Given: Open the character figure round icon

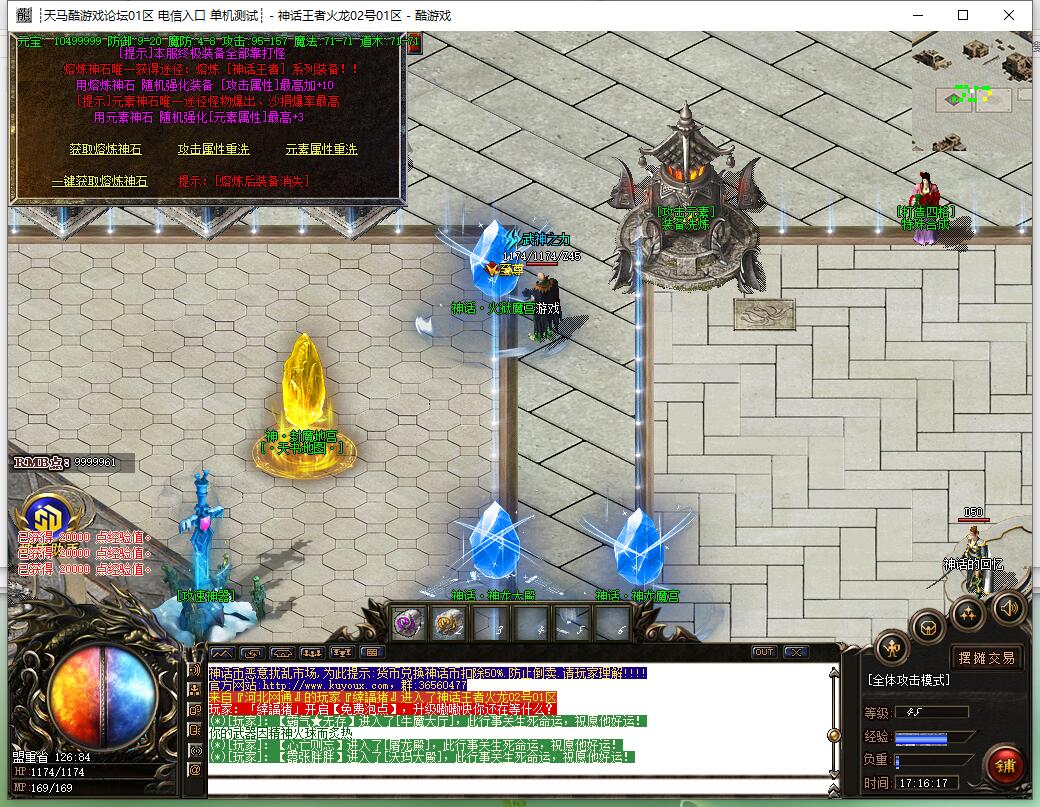Looking at the screenshot, I should (892, 649).
